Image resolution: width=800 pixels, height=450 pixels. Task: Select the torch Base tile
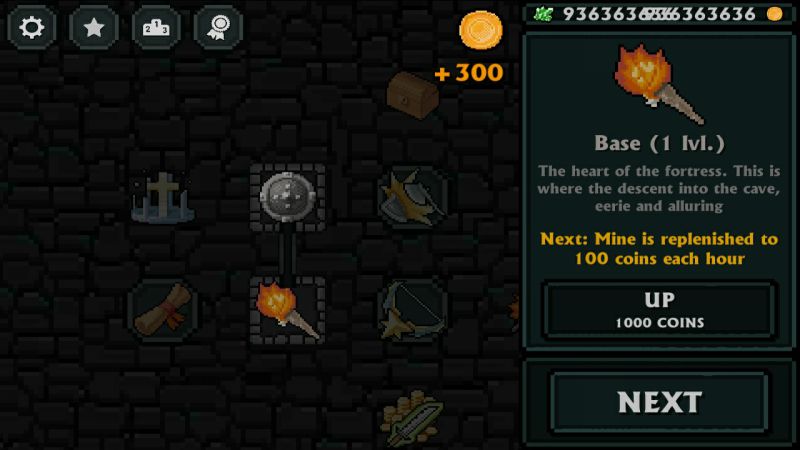288,307
